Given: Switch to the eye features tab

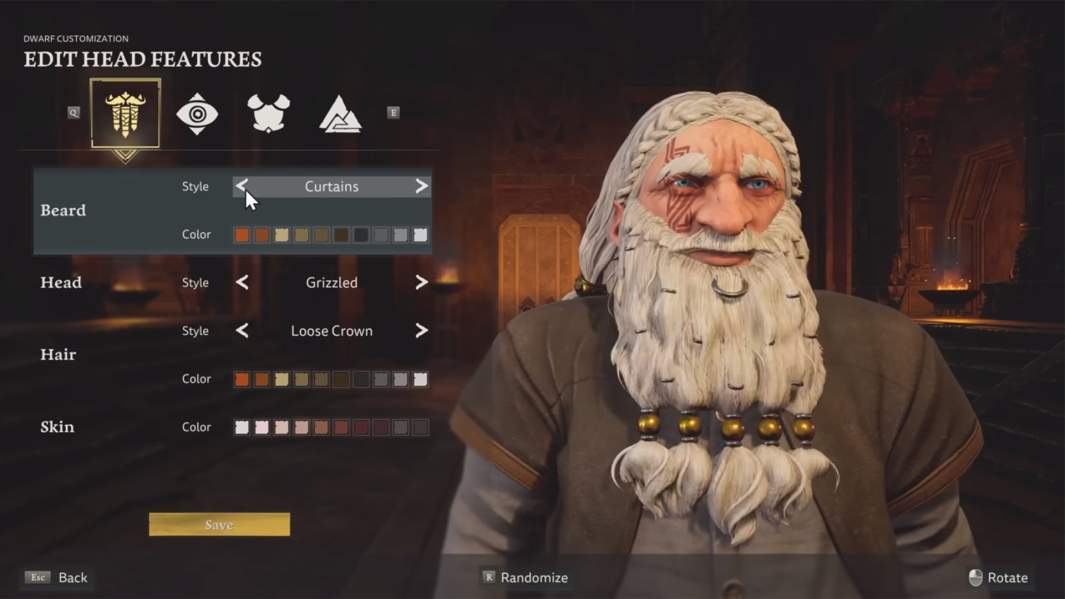Looking at the screenshot, I should 197,114.
